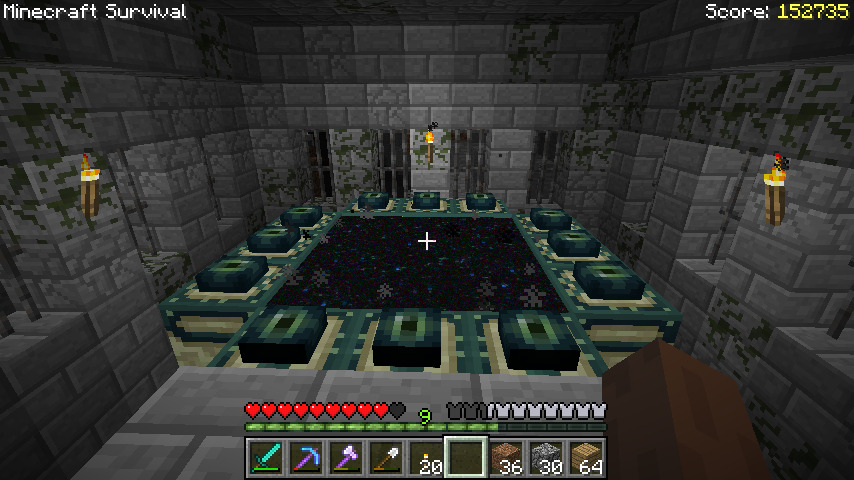The width and height of the screenshot is (854, 480).
Task: Select the cobblestone stack of 30
Action: (x=546, y=458)
